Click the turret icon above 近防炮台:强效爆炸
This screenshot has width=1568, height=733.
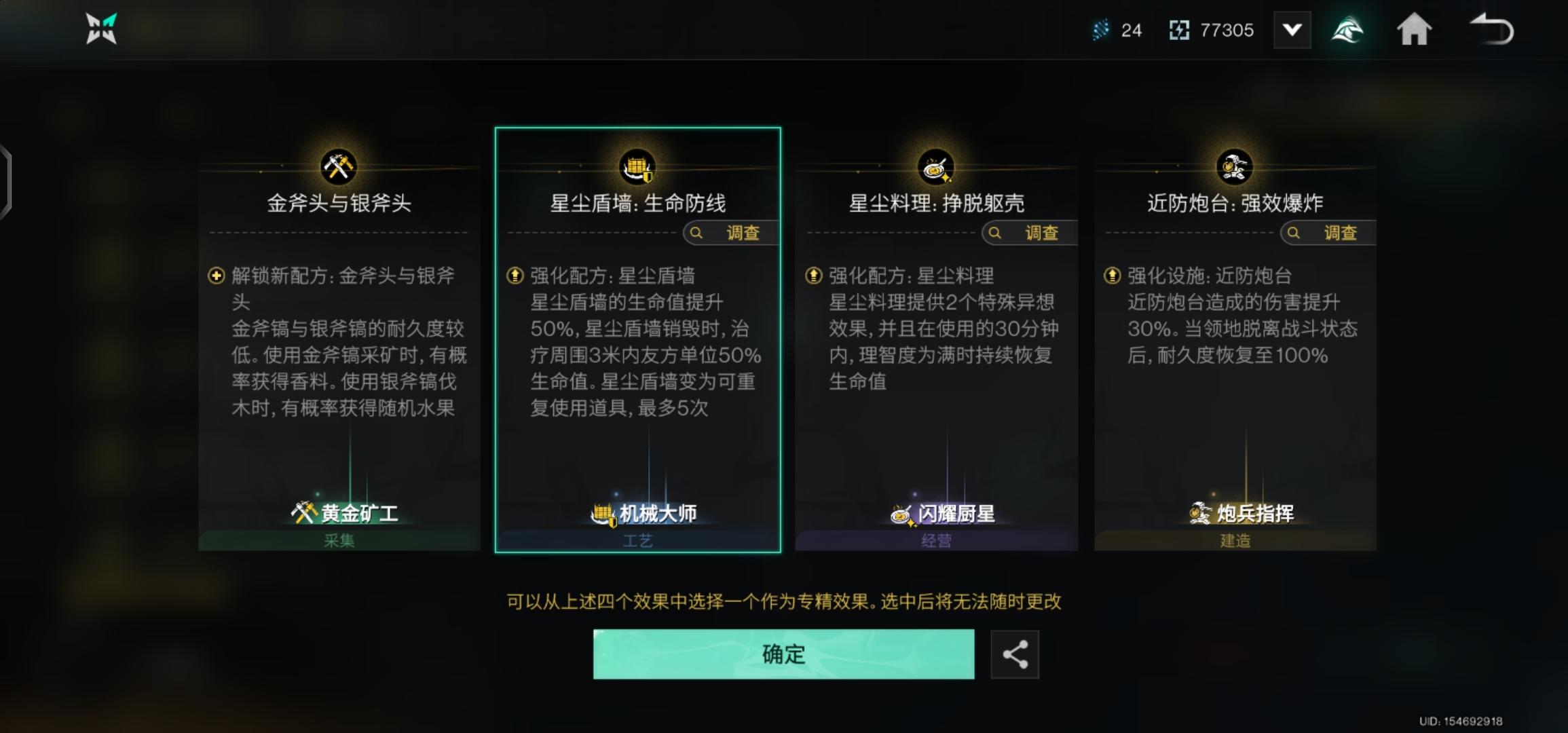[x=1235, y=168]
